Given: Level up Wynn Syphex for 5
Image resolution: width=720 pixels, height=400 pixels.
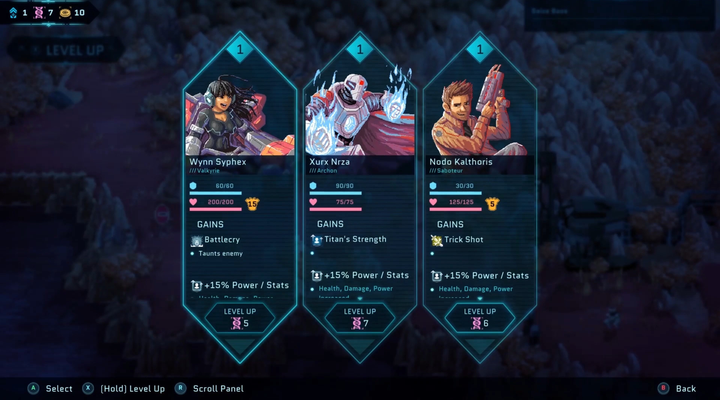Looking at the screenshot, I should click(240, 317).
